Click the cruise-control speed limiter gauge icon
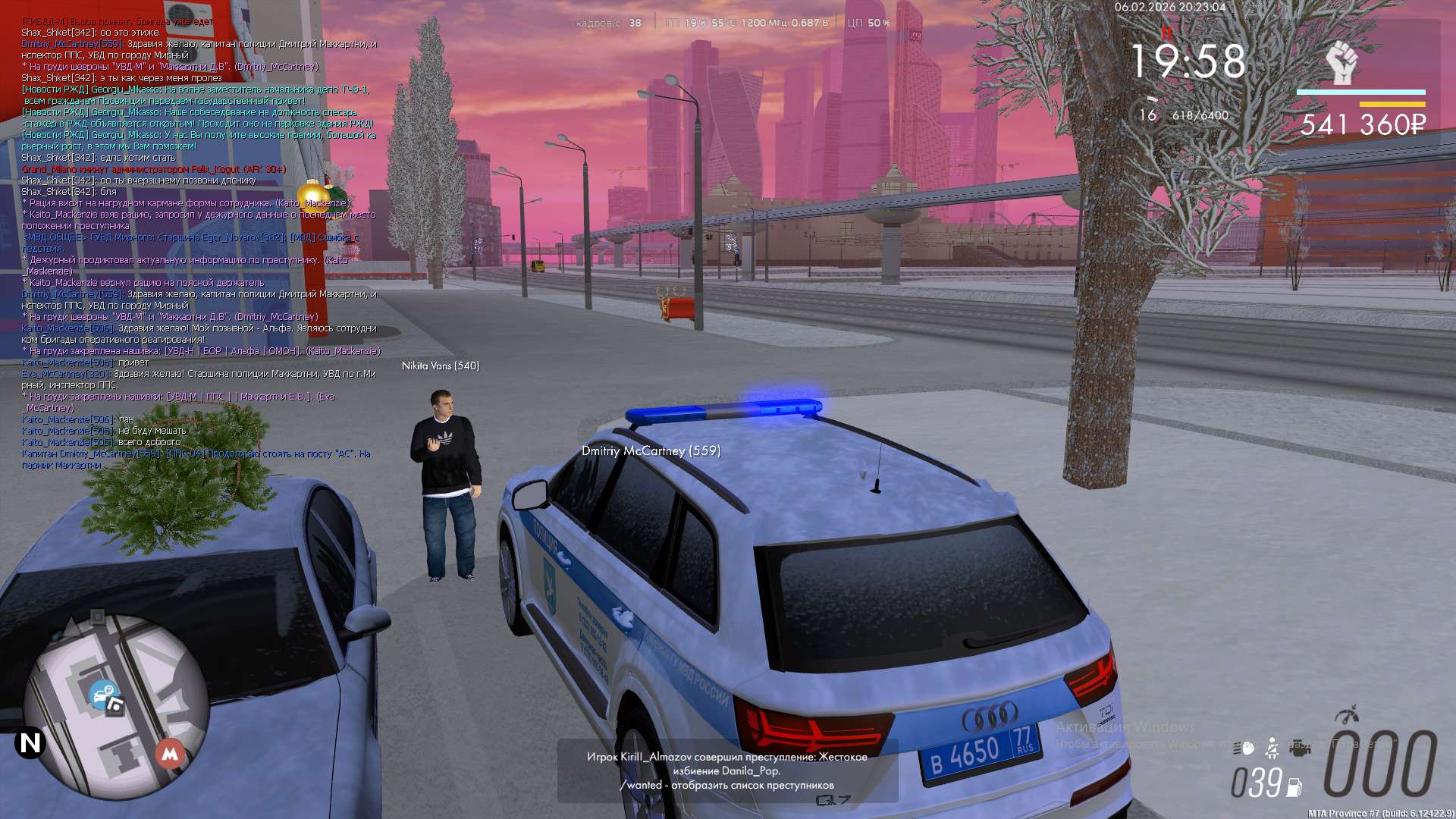The image size is (1456, 819). (1347, 715)
